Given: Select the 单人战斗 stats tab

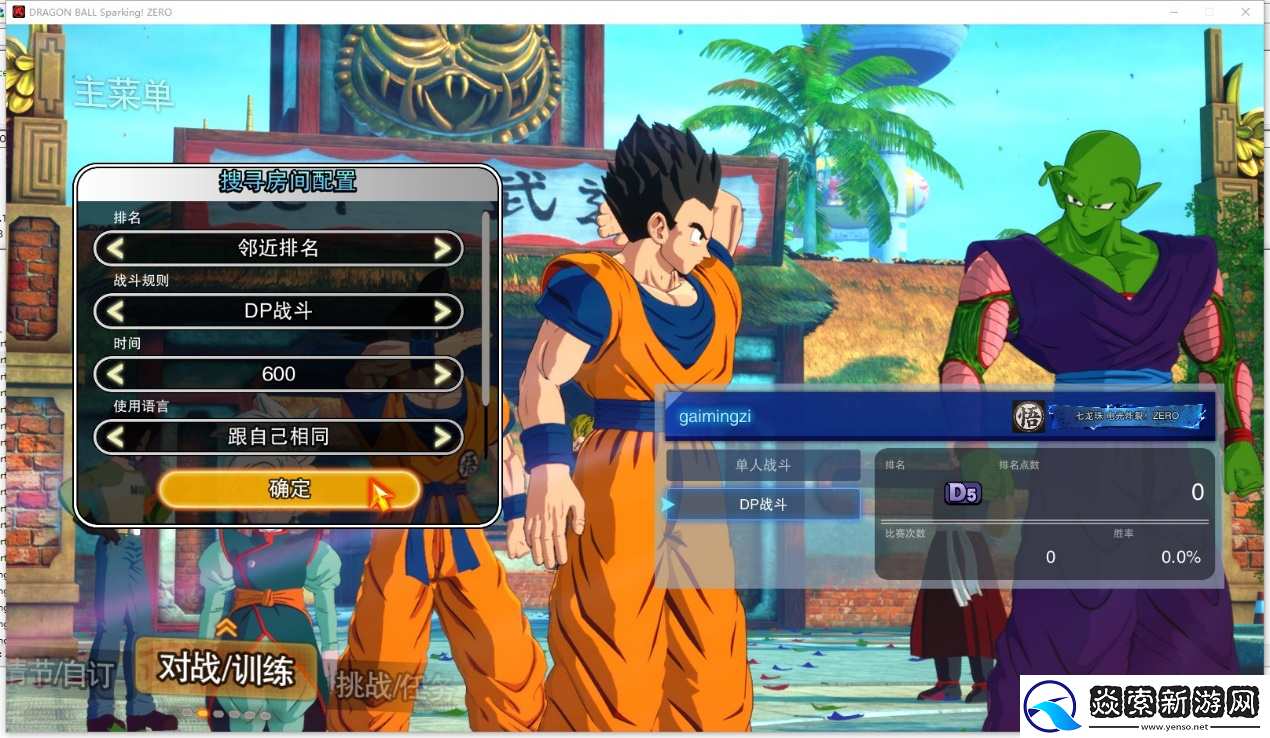Looking at the screenshot, I should pyautogui.click(x=763, y=465).
